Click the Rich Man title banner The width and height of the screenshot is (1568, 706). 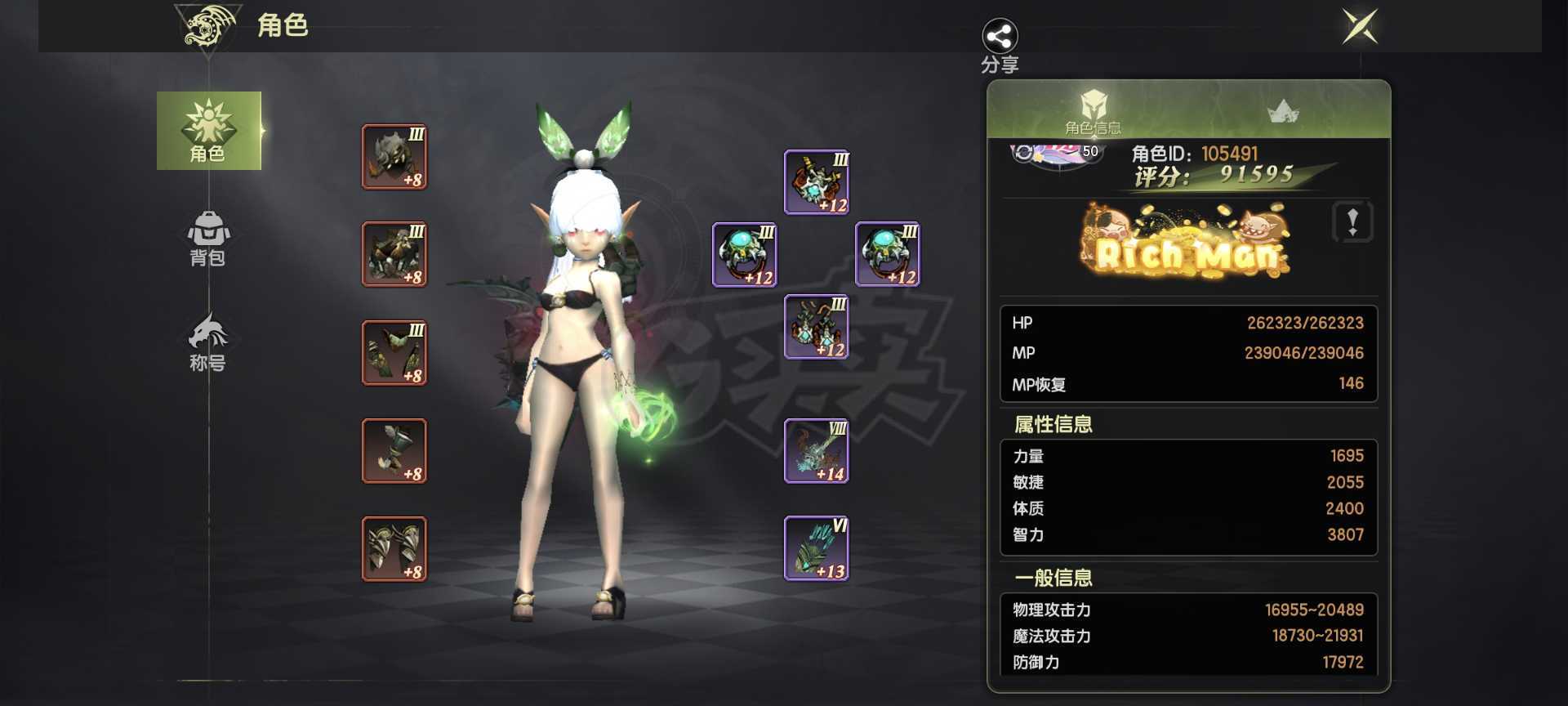tap(1187, 244)
